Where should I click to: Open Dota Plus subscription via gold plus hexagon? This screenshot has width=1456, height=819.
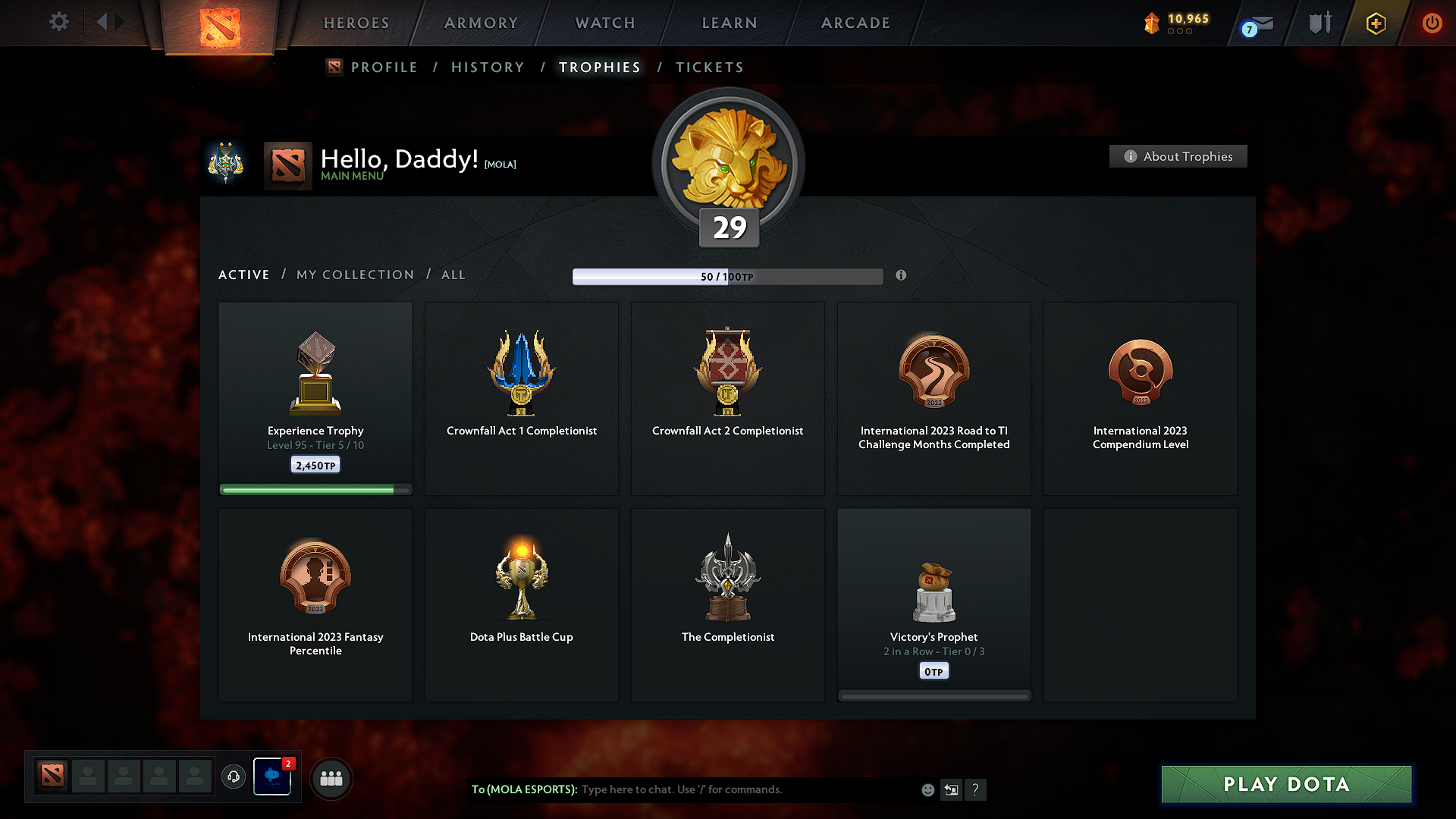click(1375, 23)
